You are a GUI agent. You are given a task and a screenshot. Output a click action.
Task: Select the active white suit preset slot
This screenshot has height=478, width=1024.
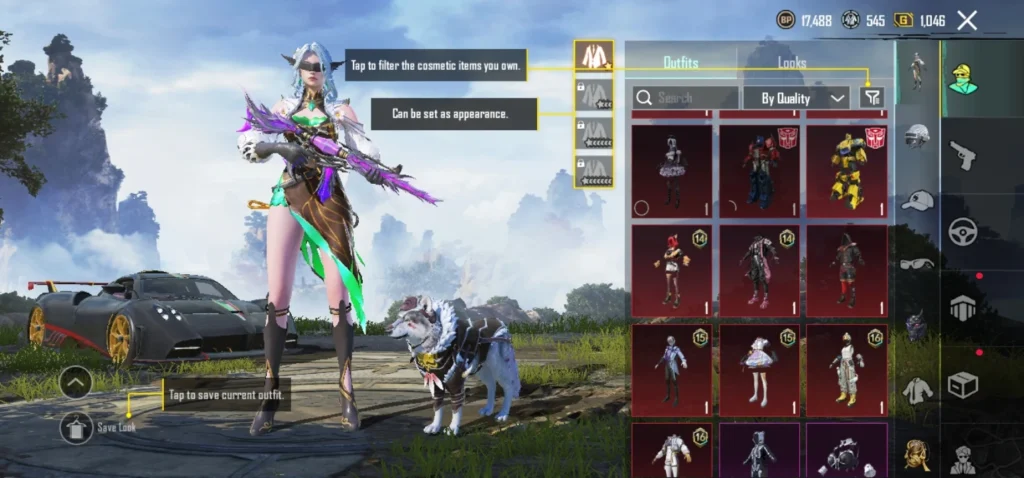[x=593, y=56]
